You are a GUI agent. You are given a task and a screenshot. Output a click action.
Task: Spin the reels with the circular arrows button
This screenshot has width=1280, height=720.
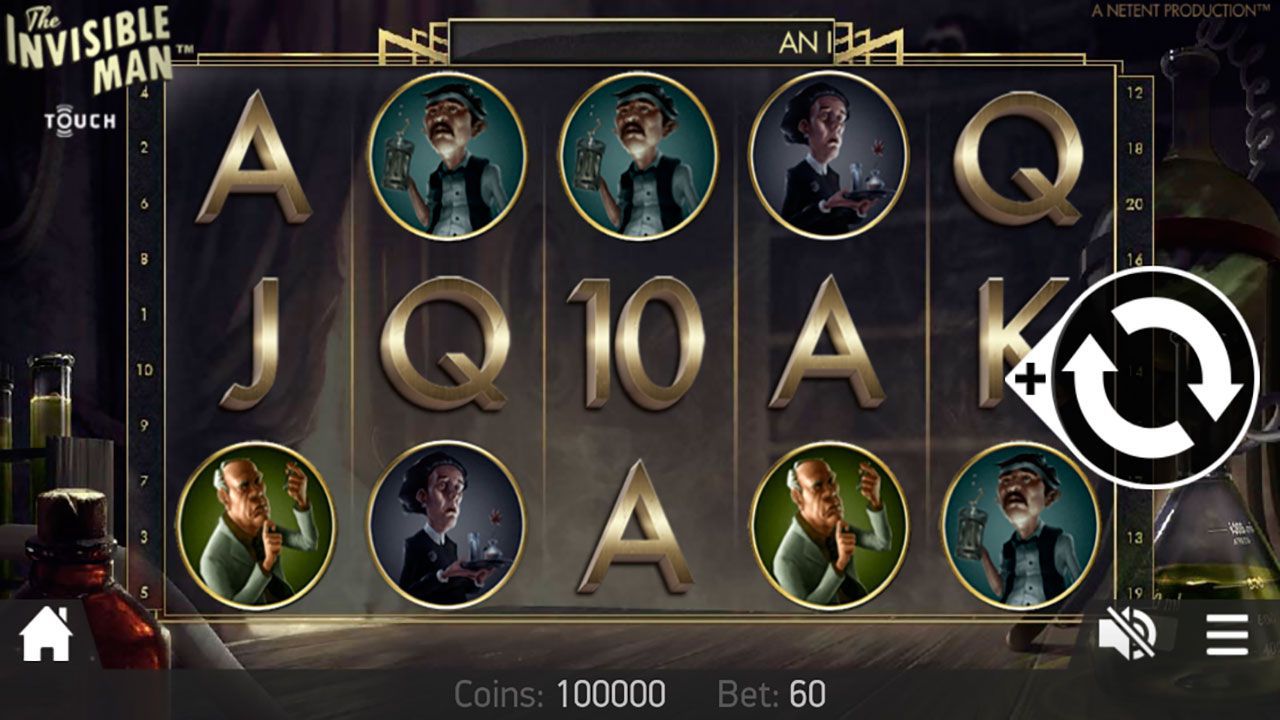coord(1157,378)
